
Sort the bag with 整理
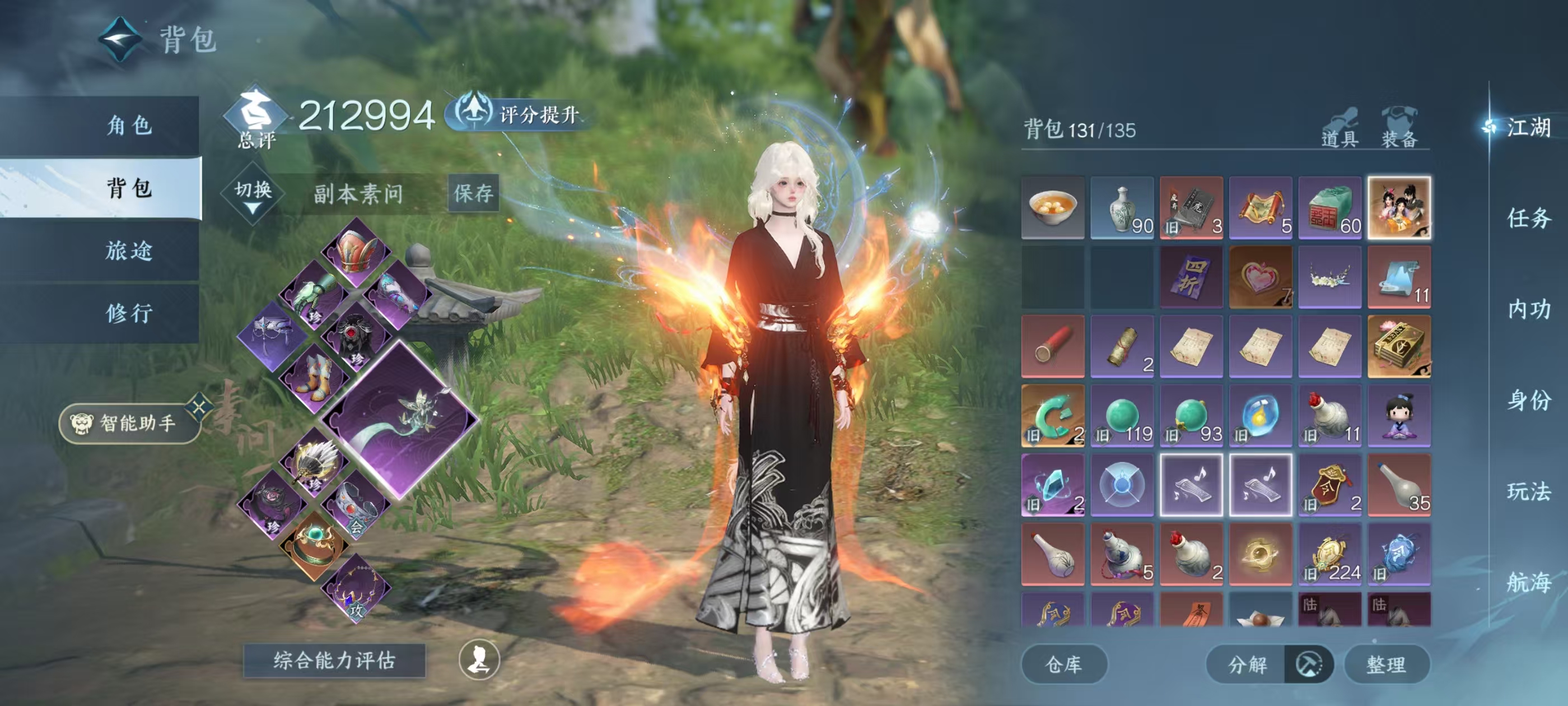point(1386,664)
